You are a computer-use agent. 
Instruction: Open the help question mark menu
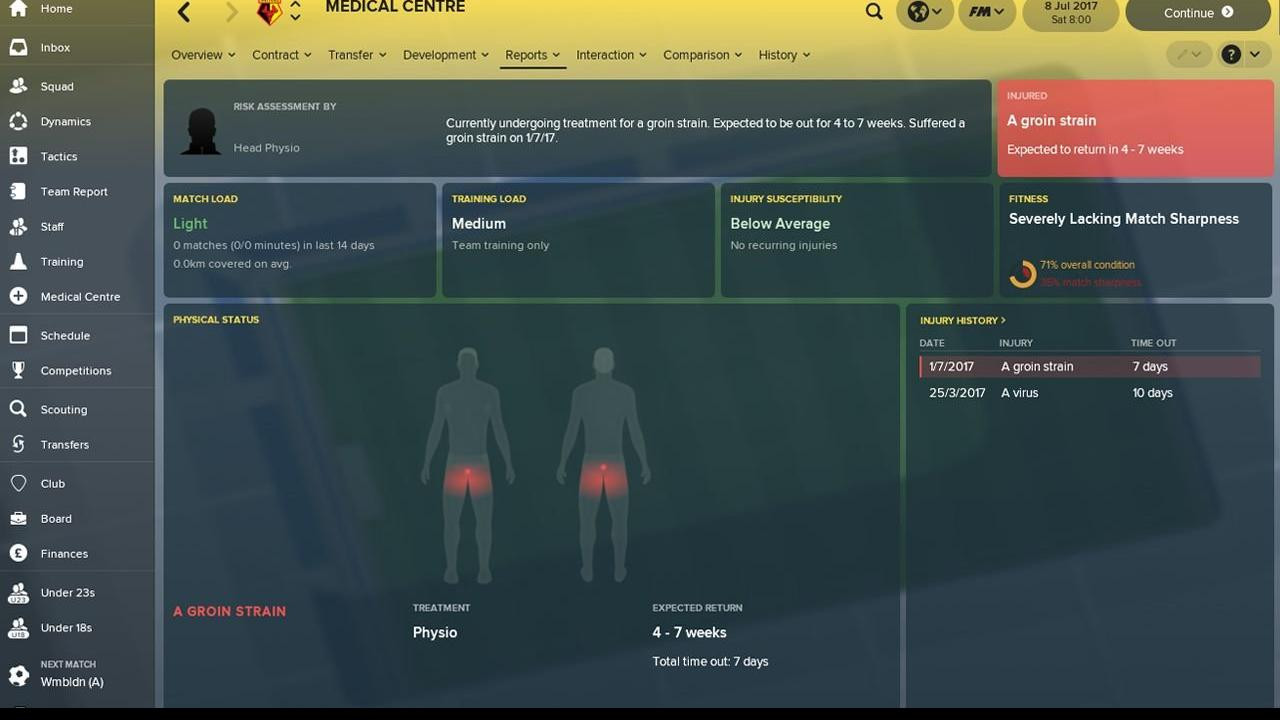point(1238,55)
